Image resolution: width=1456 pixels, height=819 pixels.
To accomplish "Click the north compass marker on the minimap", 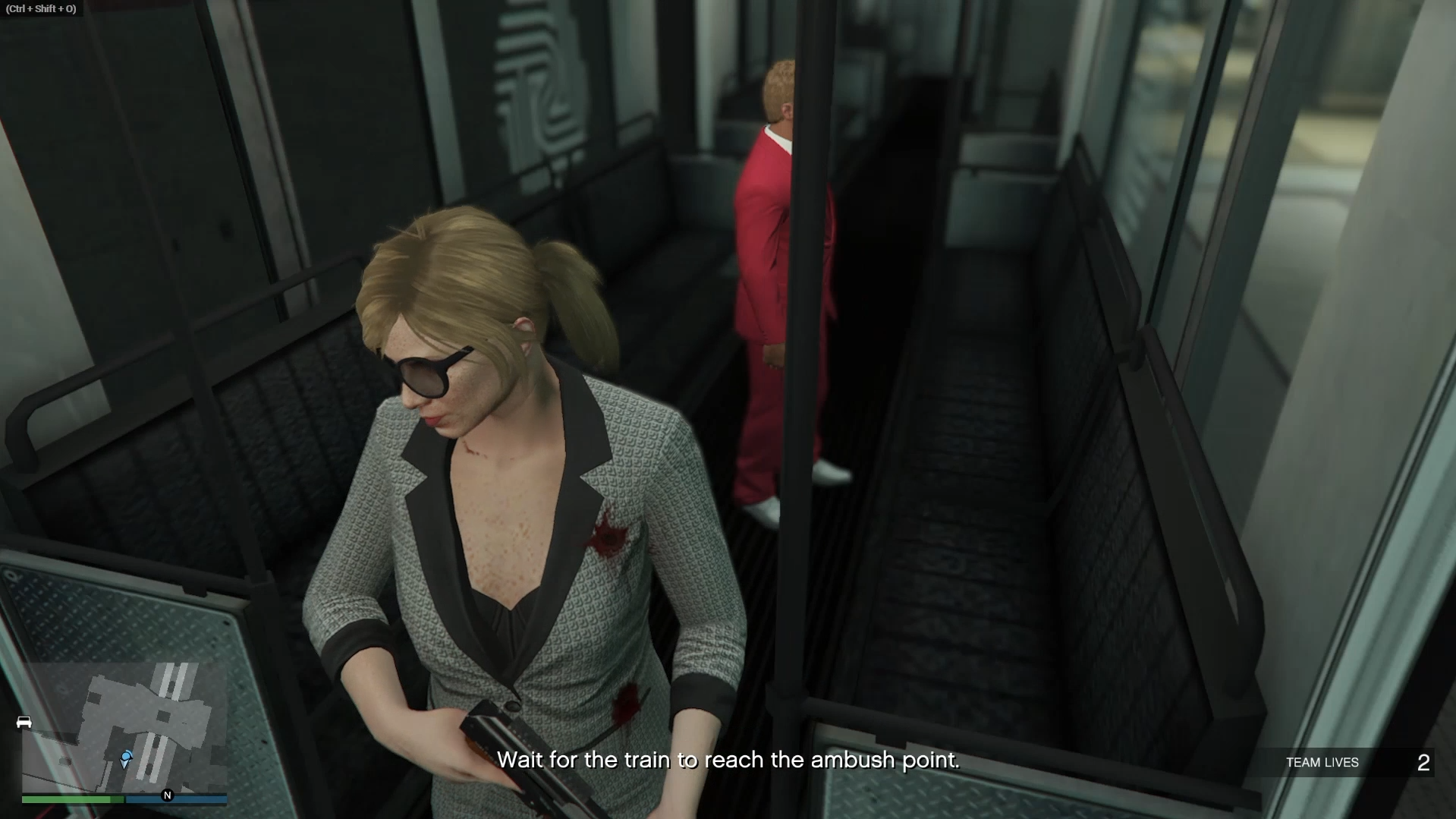I will tap(168, 795).
